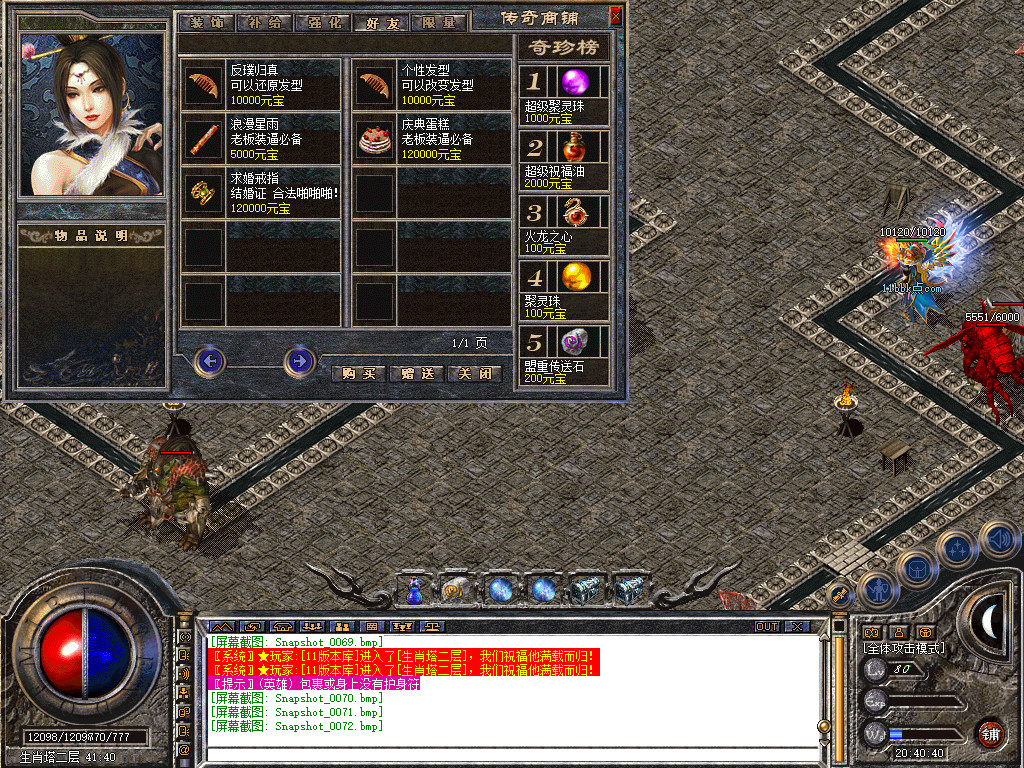Close the 传奇商铺 window with the red X
The image size is (1024, 768).
coord(615,15)
